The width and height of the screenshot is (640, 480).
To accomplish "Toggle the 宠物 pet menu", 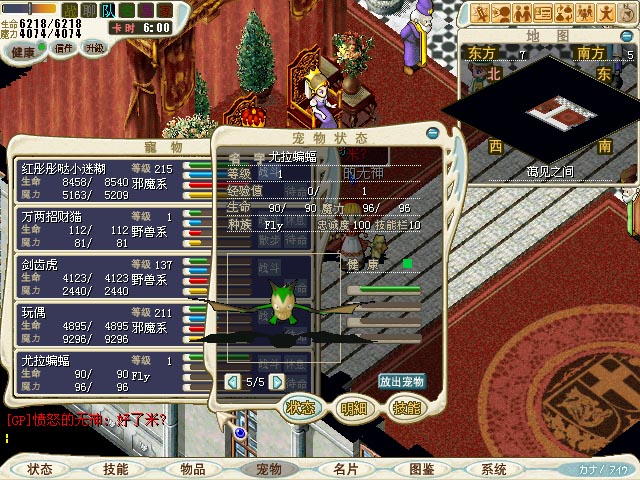I will point(269,468).
